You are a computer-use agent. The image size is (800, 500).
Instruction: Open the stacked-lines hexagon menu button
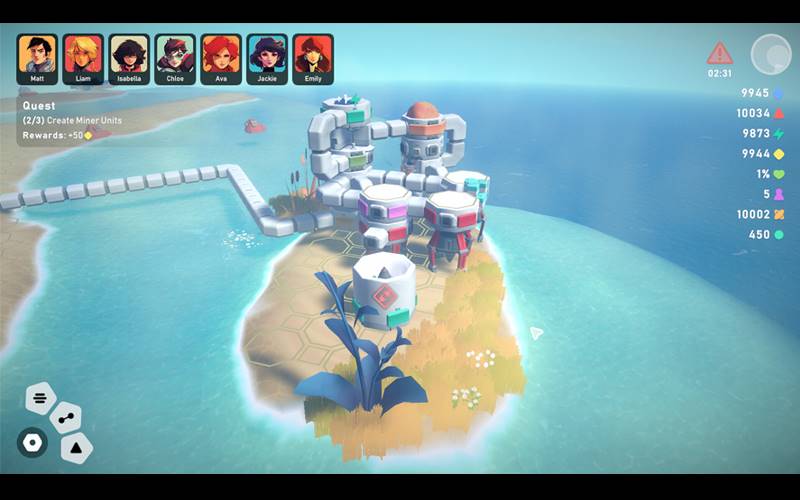tap(40, 398)
